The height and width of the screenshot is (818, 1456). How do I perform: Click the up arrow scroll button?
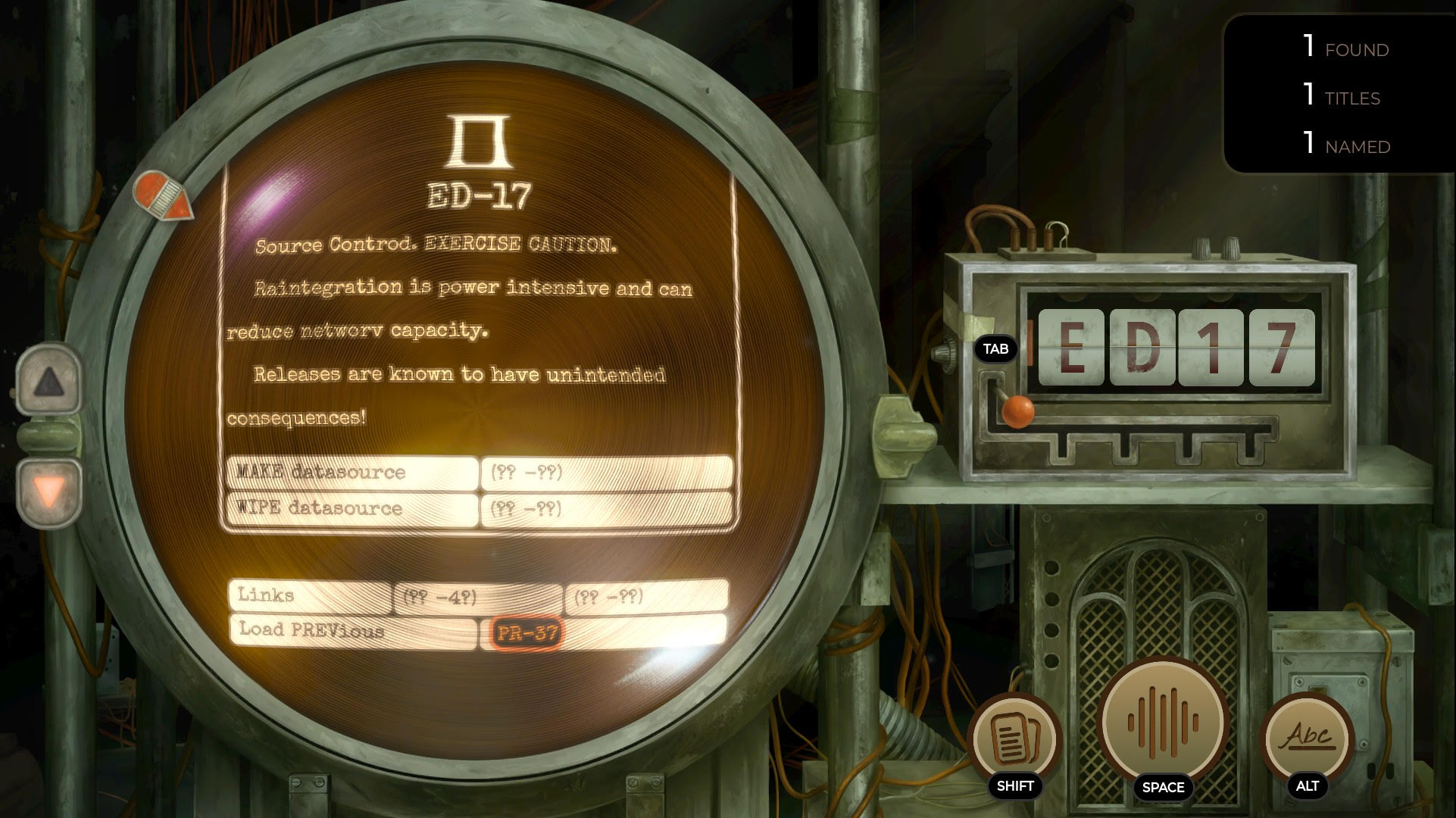pos(49,381)
